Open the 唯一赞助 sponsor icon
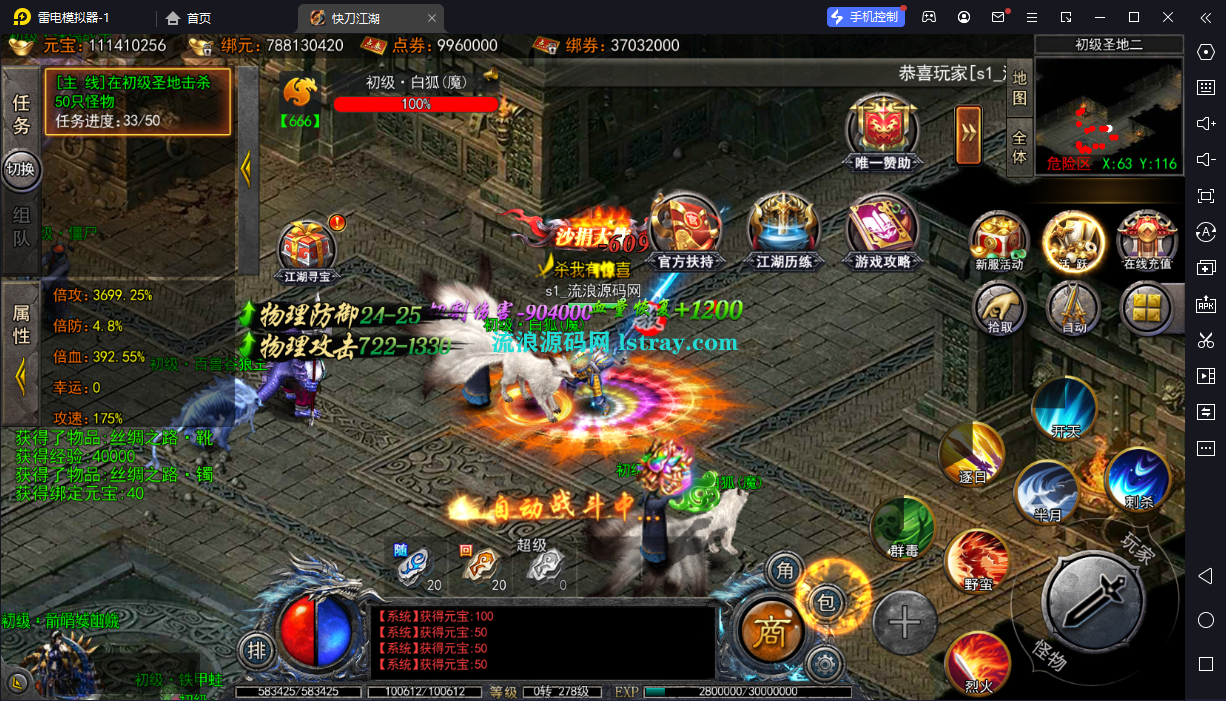This screenshot has width=1226, height=701. 883,133
